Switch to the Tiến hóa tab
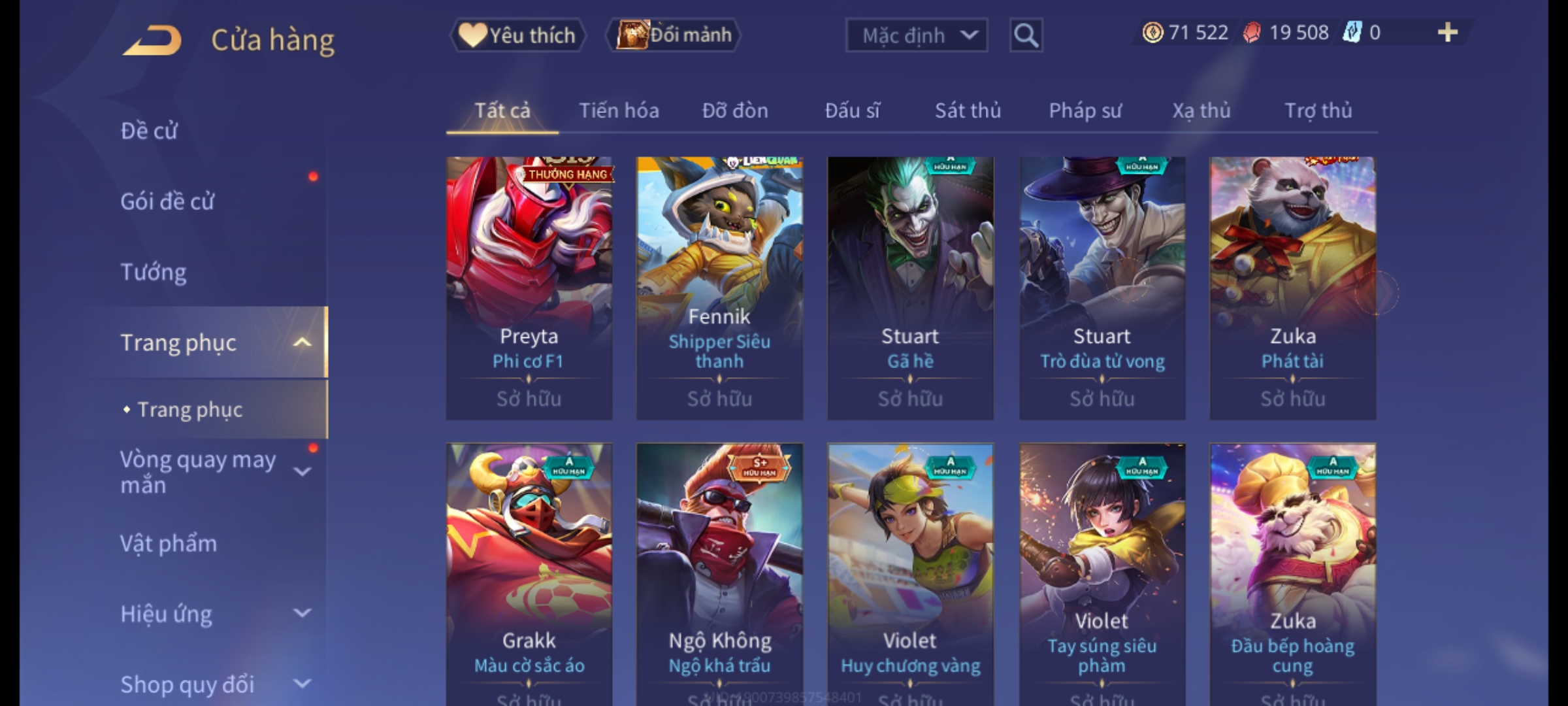Screen dimensions: 1568x706 619,110
